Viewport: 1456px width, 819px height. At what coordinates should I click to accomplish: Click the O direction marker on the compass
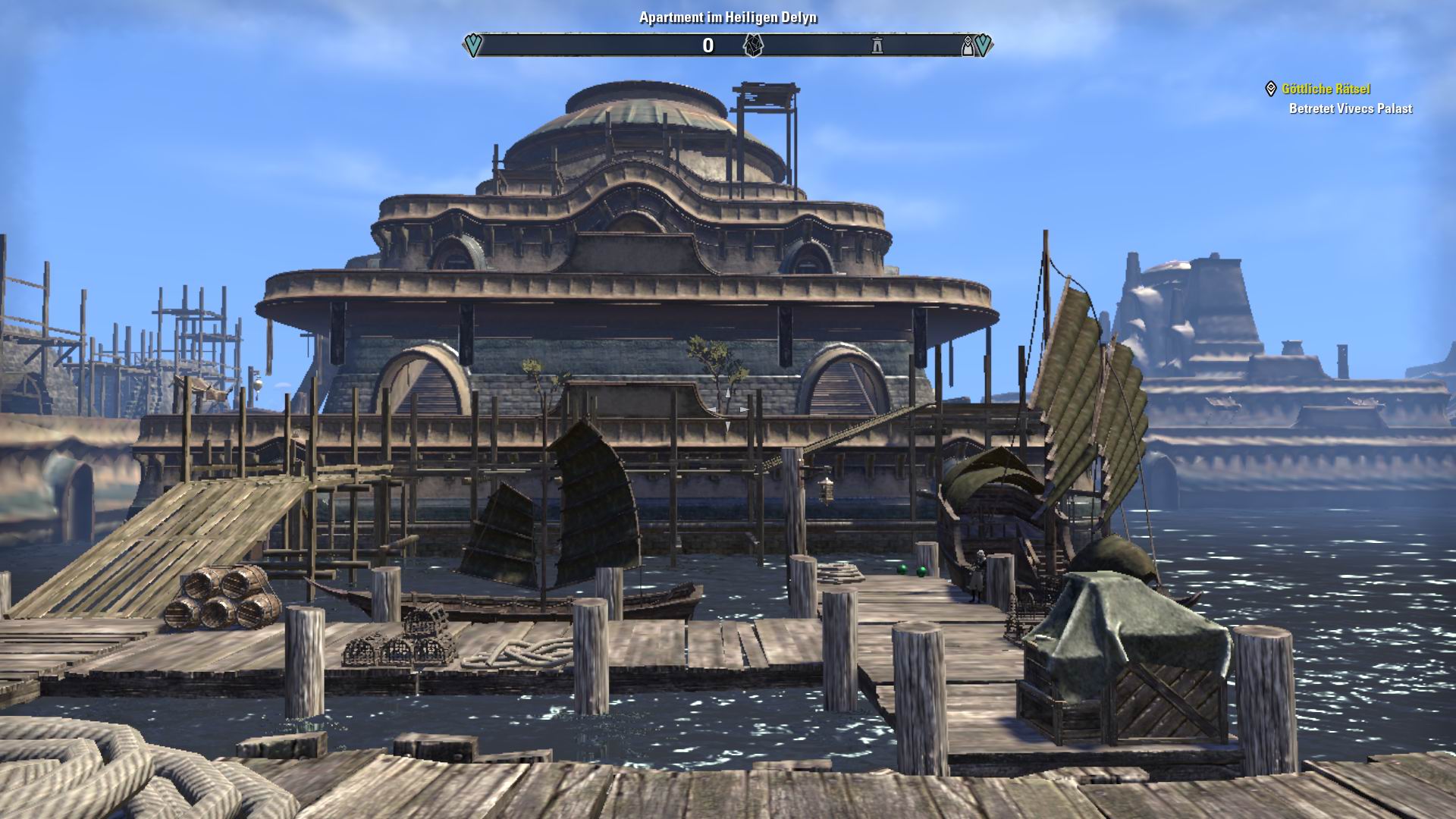pyautogui.click(x=708, y=46)
